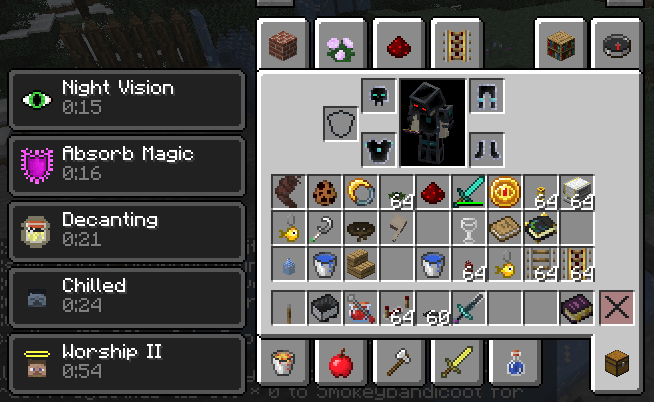Select the chestplate armor slot
654x402 pixels.
tap(379, 150)
